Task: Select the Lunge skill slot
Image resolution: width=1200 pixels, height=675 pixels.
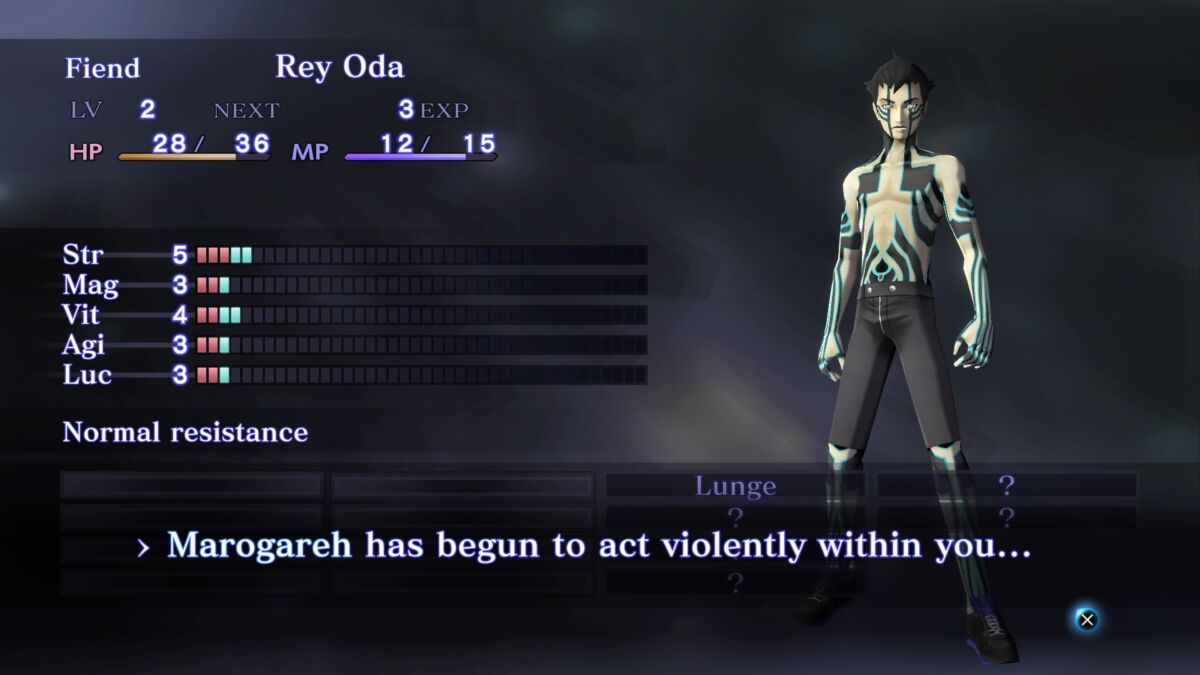Action: (x=735, y=486)
